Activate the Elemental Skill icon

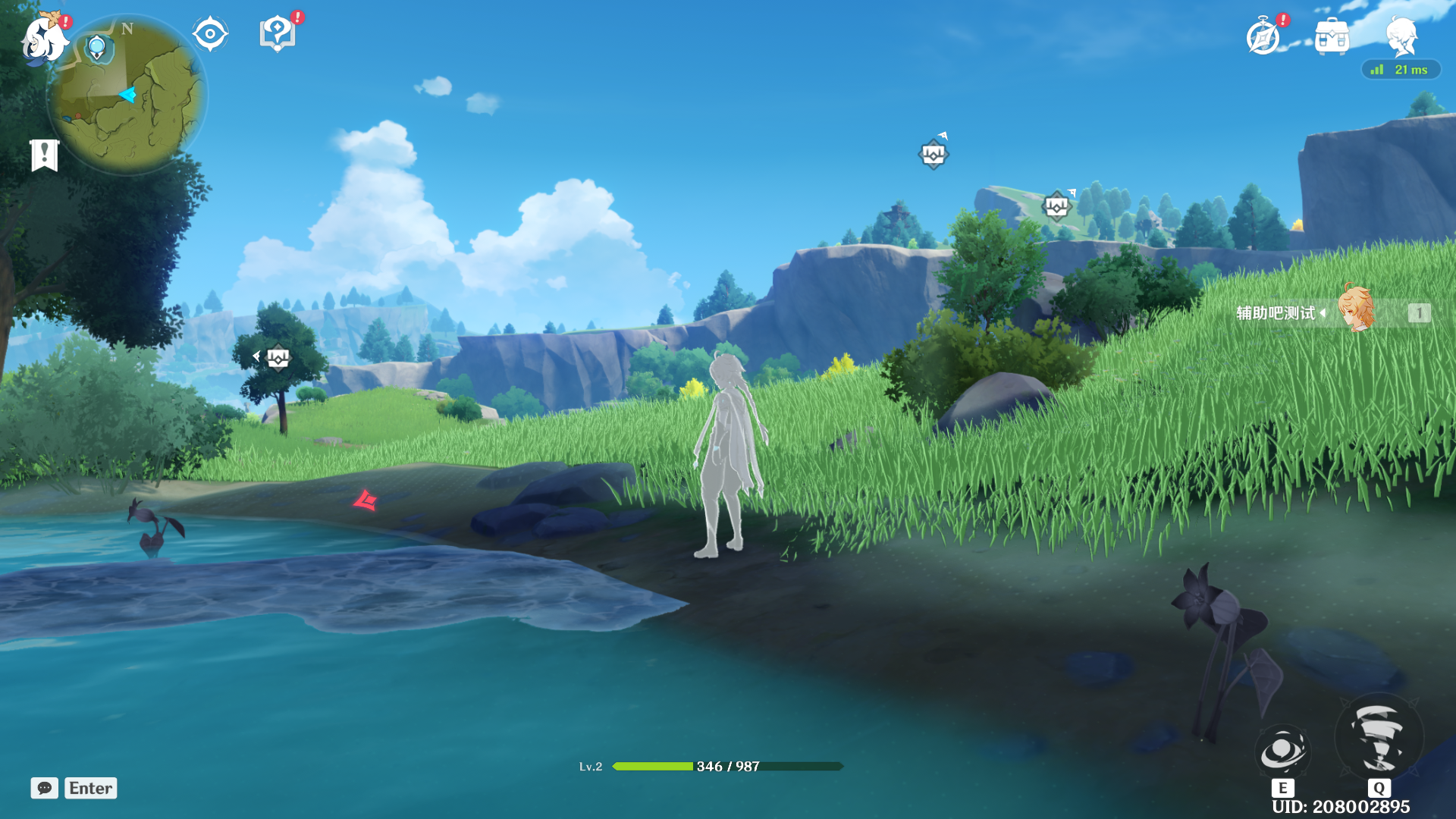[1282, 752]
